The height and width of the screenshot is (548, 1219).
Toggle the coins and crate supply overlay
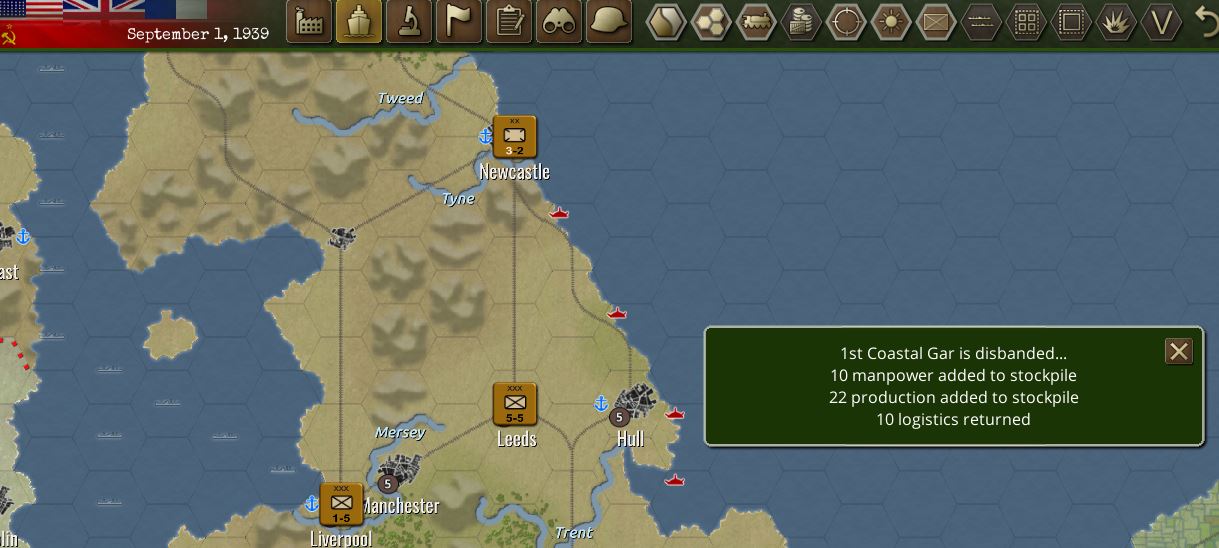pyautogui.click(x=801, y=21)
